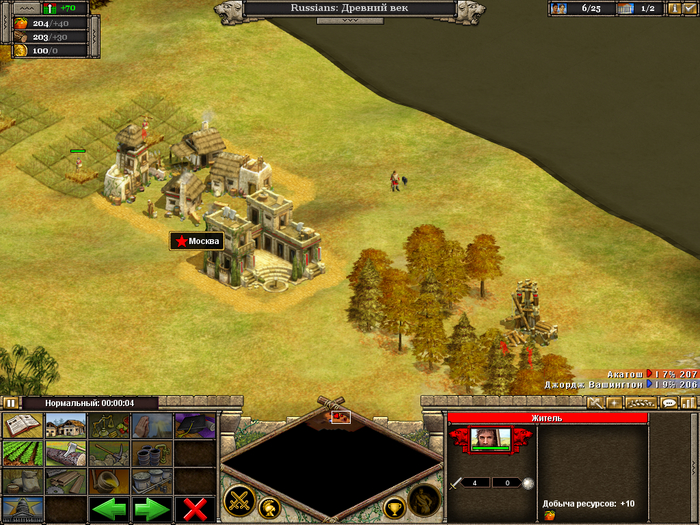Pause the game with the pause button

[x=10, y=403]
